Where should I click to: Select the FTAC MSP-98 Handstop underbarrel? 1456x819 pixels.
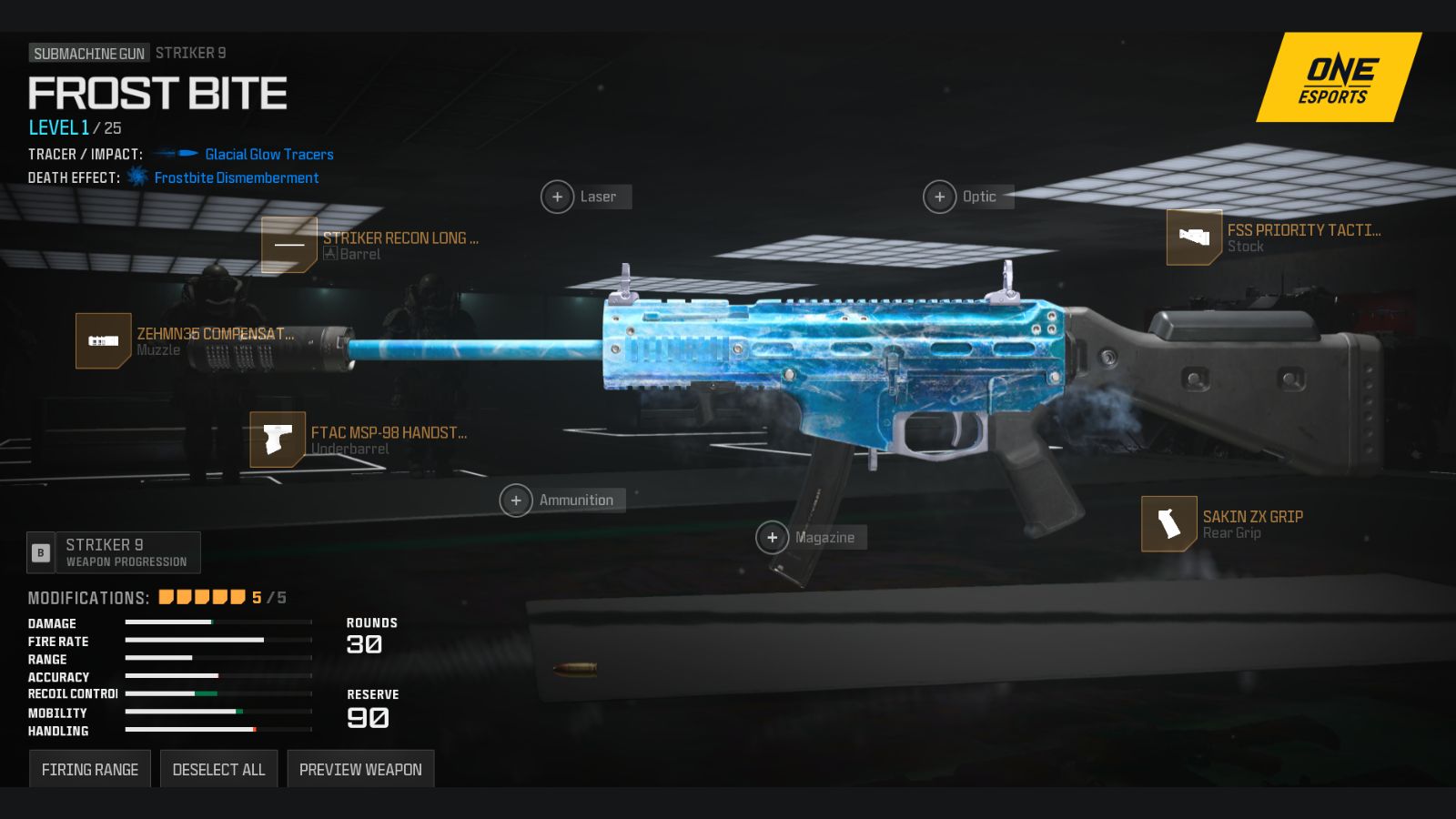pos(276,440)
